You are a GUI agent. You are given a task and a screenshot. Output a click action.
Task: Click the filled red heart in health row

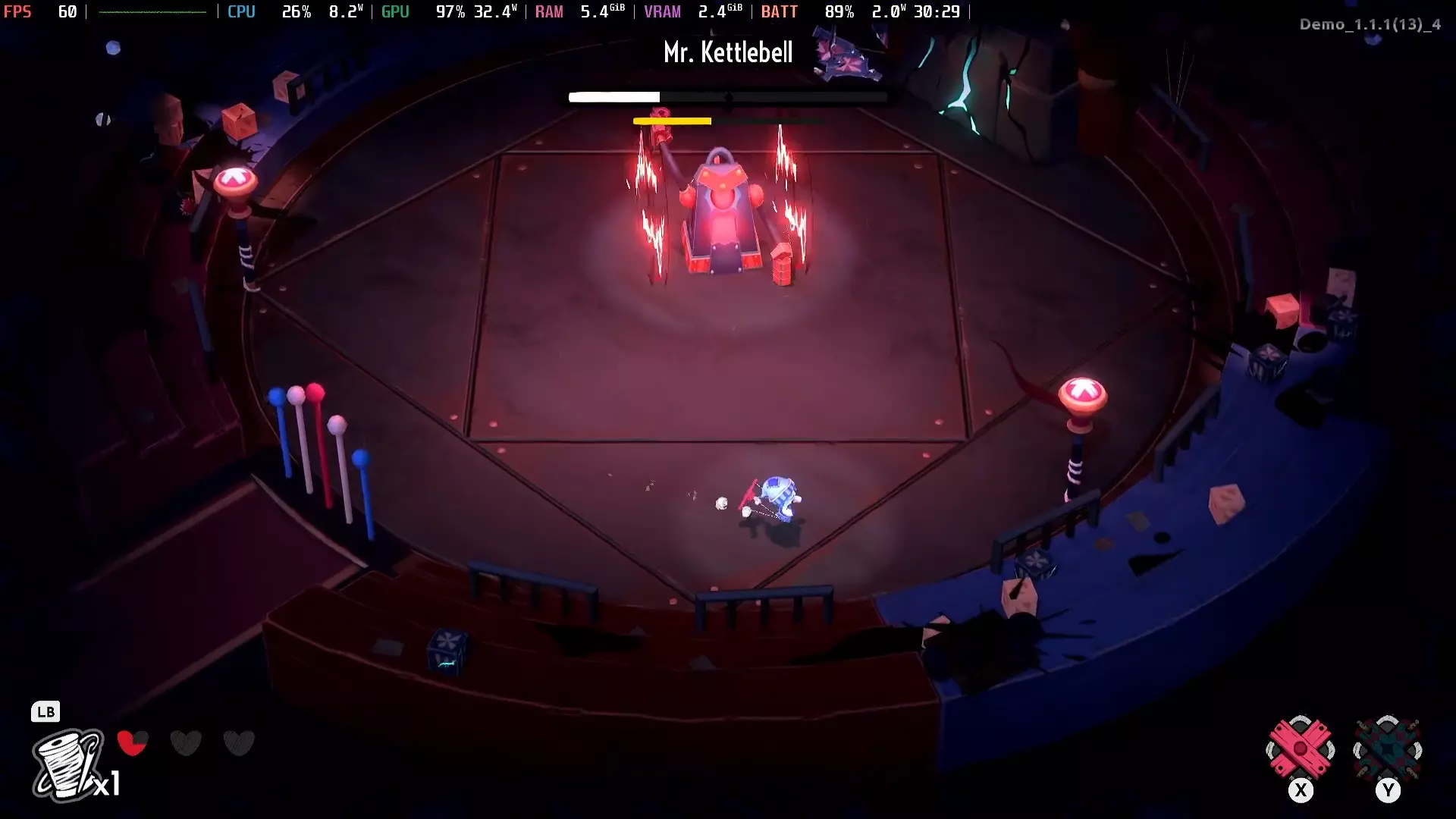[133, 743]
